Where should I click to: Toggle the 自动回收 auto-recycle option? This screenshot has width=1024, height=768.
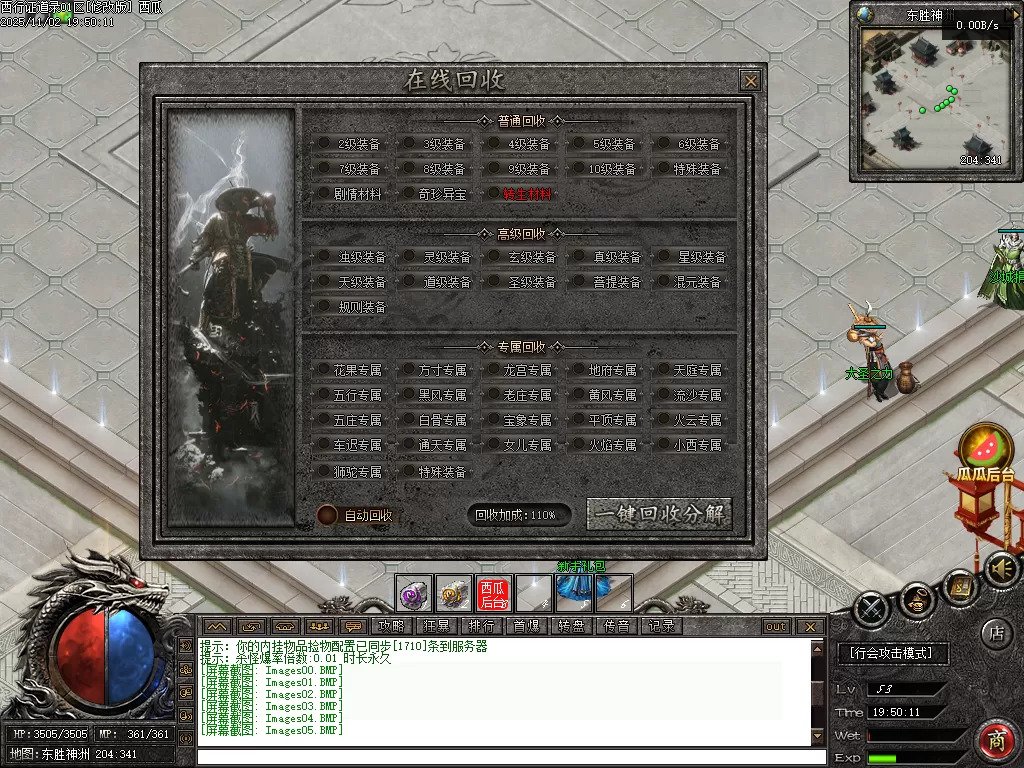pos(327,515)
